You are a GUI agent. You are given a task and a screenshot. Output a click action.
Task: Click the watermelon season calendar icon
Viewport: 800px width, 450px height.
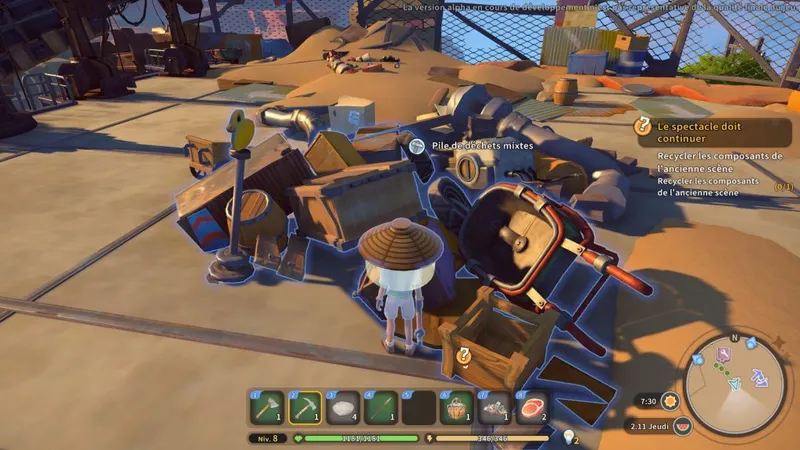click(684, 426)
